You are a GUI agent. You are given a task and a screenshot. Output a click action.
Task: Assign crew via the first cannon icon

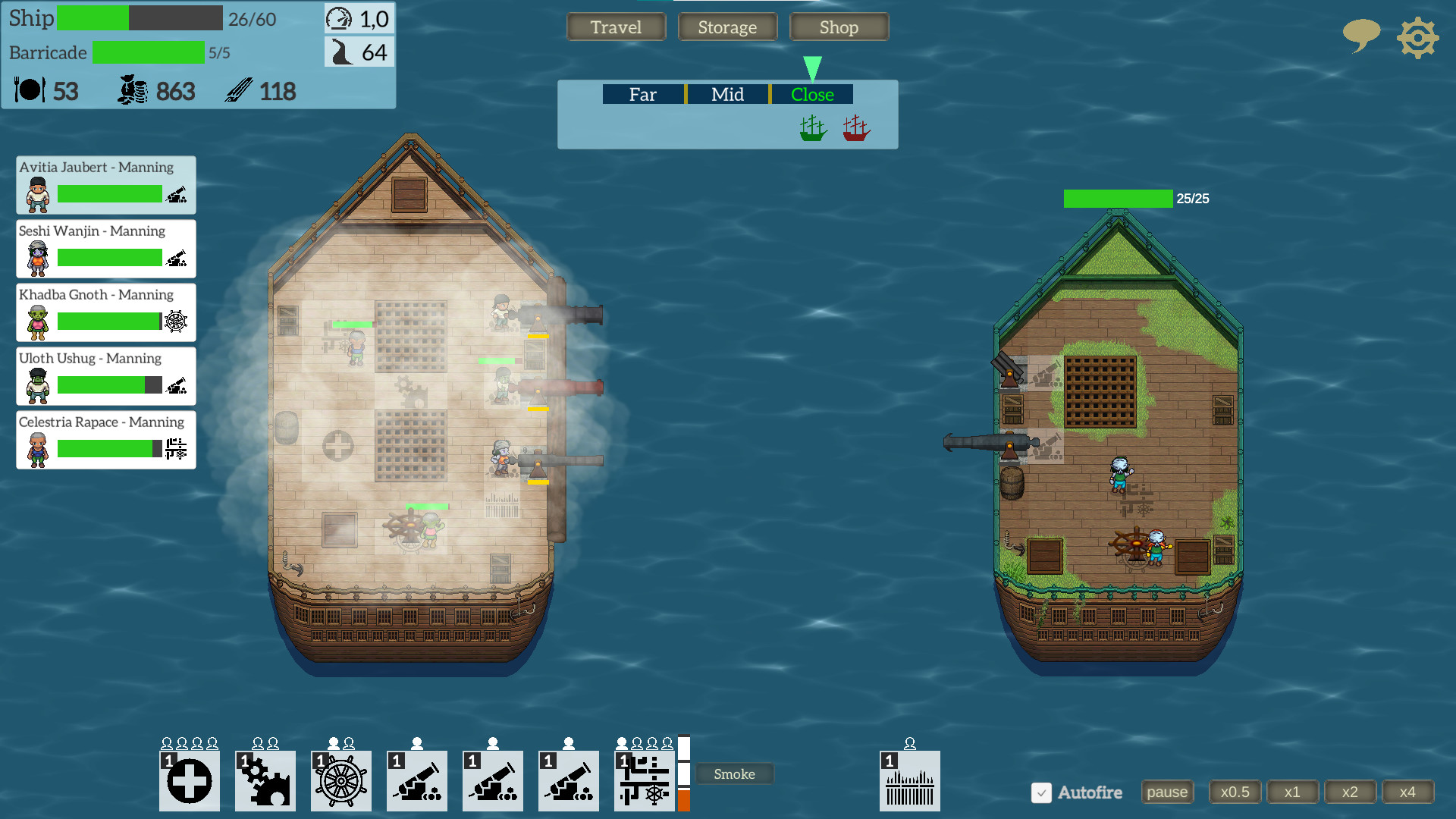416,780
